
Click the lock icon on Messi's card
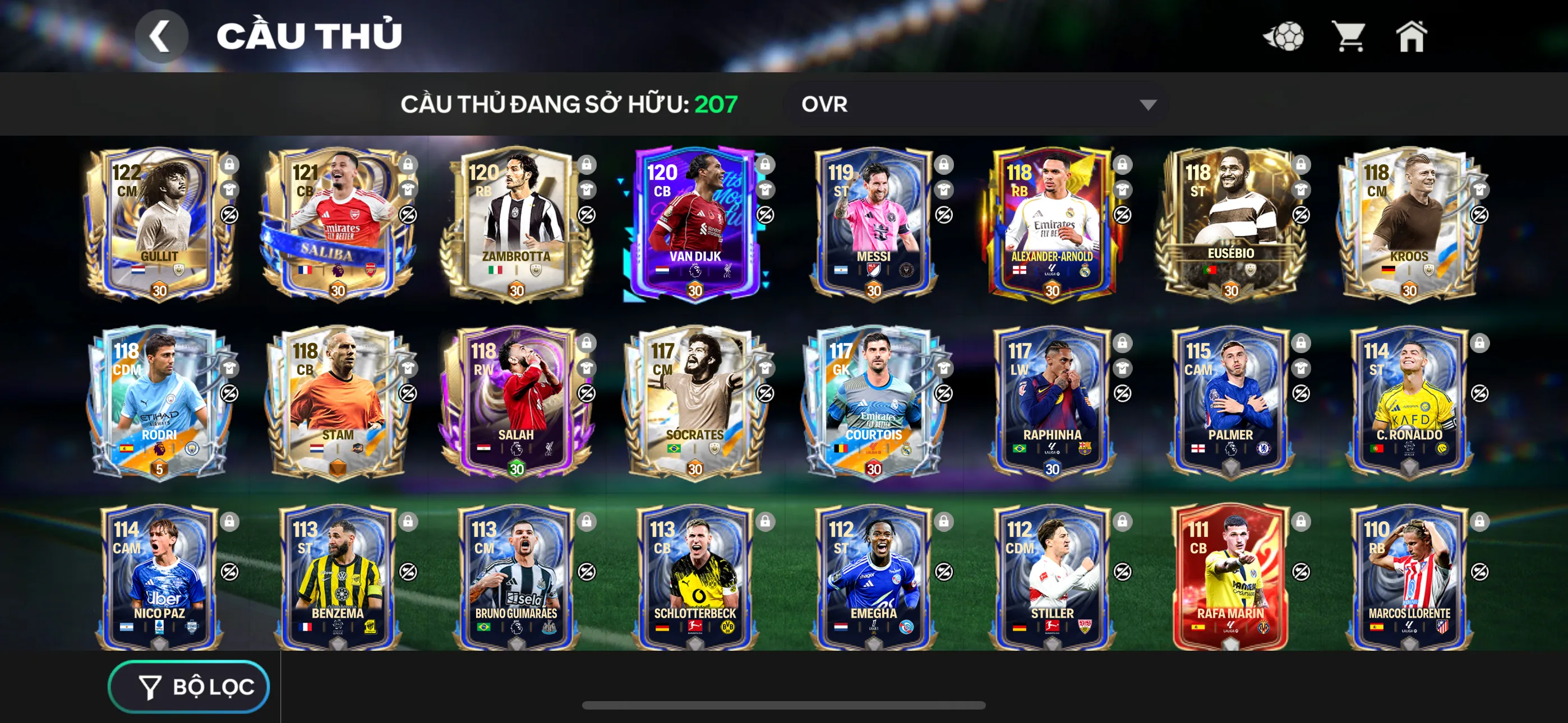(x=943, y=164)
